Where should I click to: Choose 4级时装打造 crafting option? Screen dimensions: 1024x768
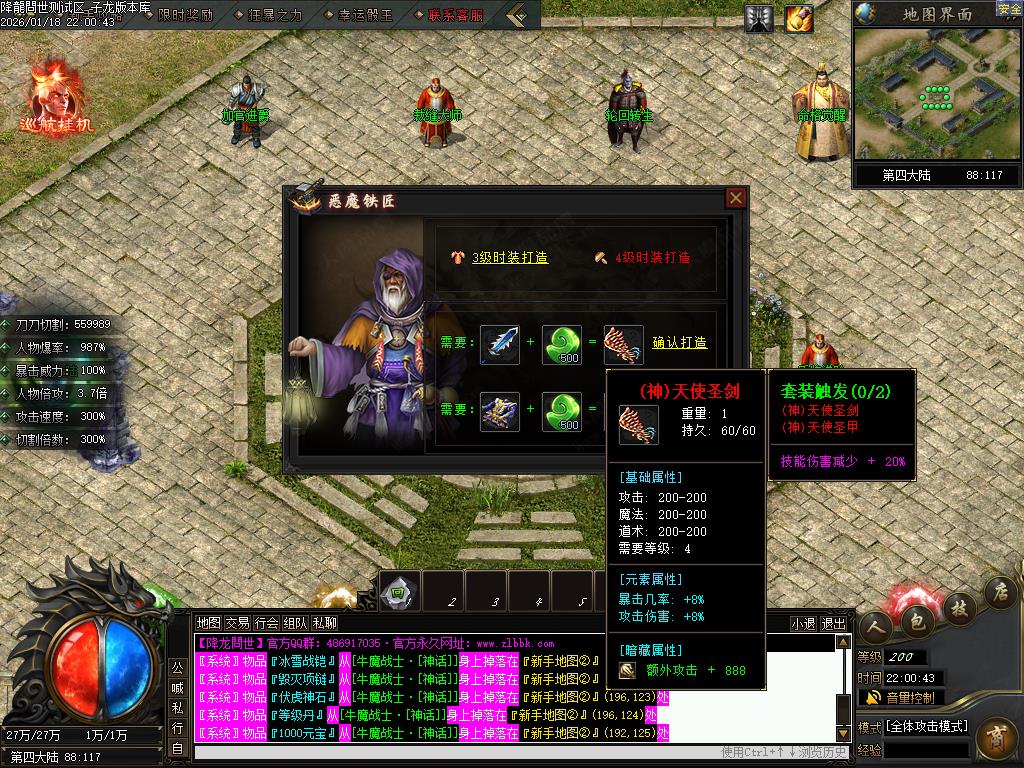(652, 257)
